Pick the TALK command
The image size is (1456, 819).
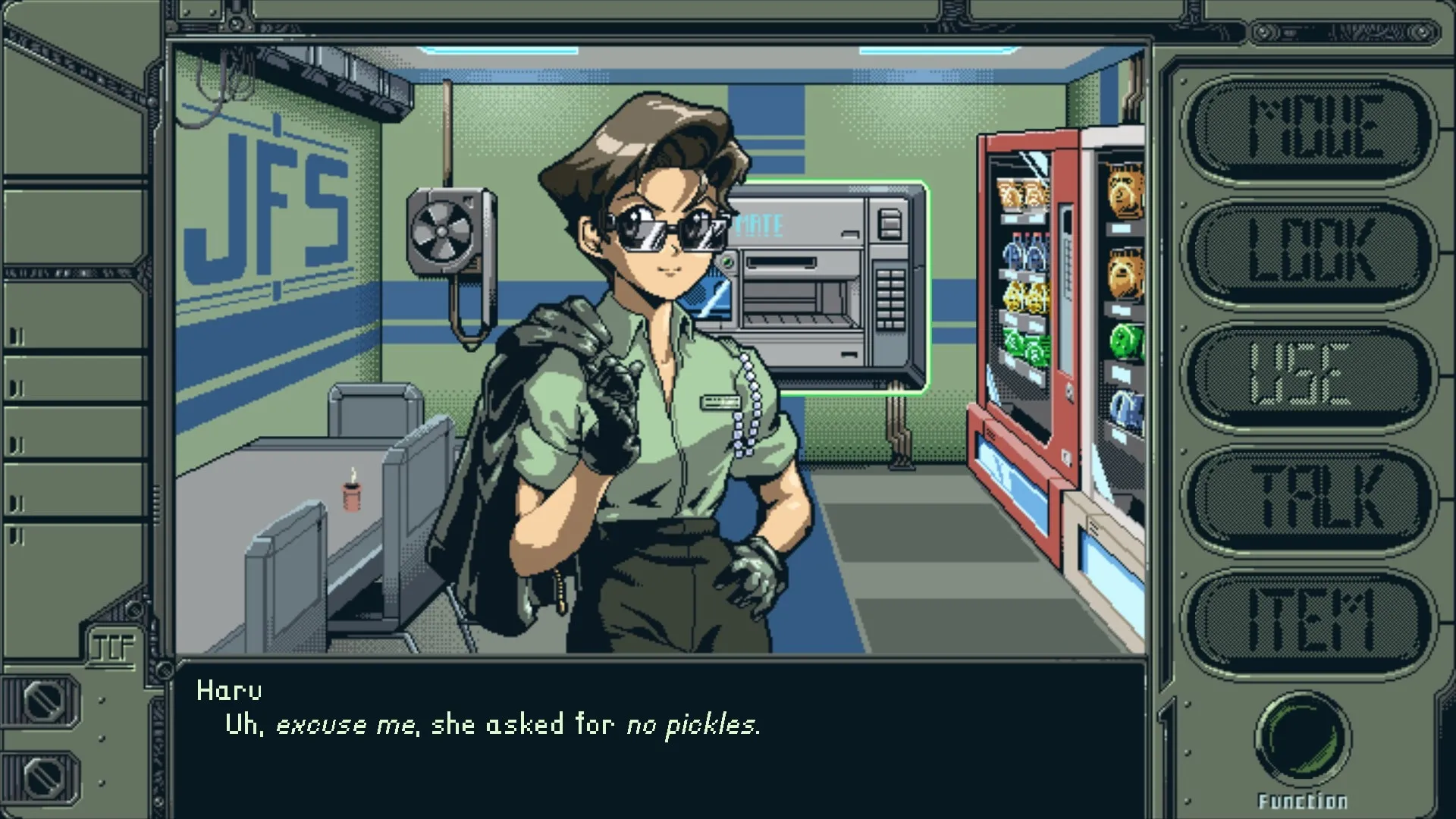[1310, 498]
